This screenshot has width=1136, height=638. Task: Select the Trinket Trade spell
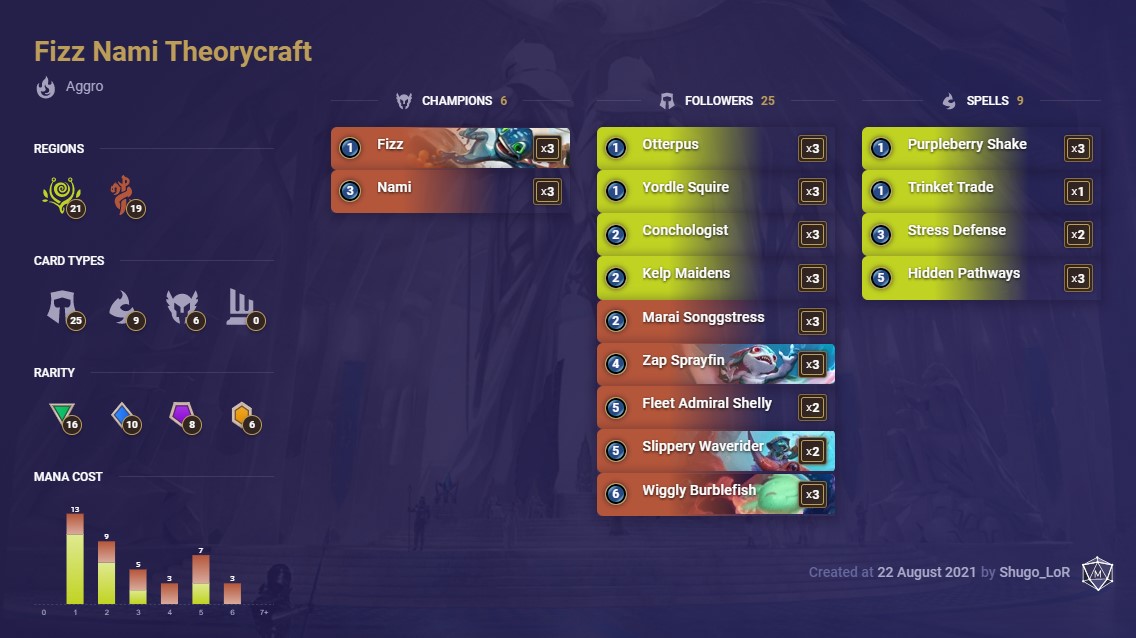[980, 190]
